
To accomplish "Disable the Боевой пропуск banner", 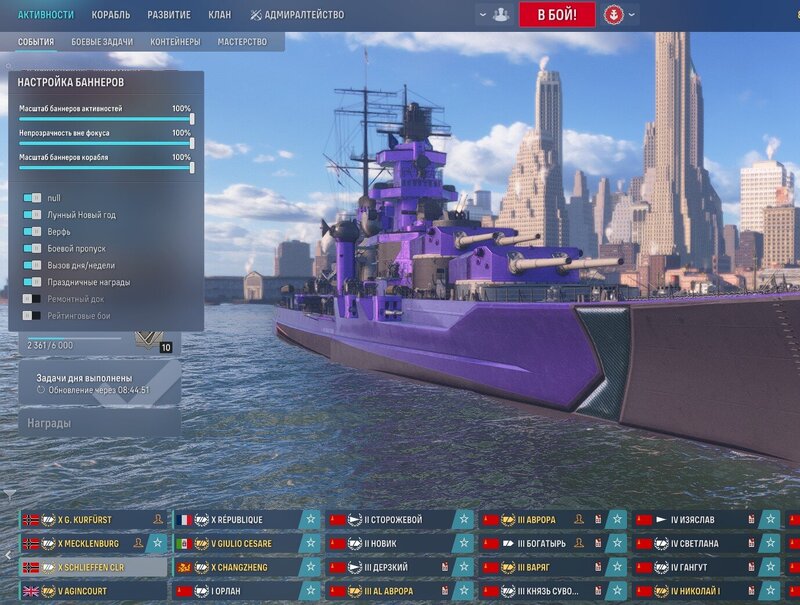I will 33,249.
